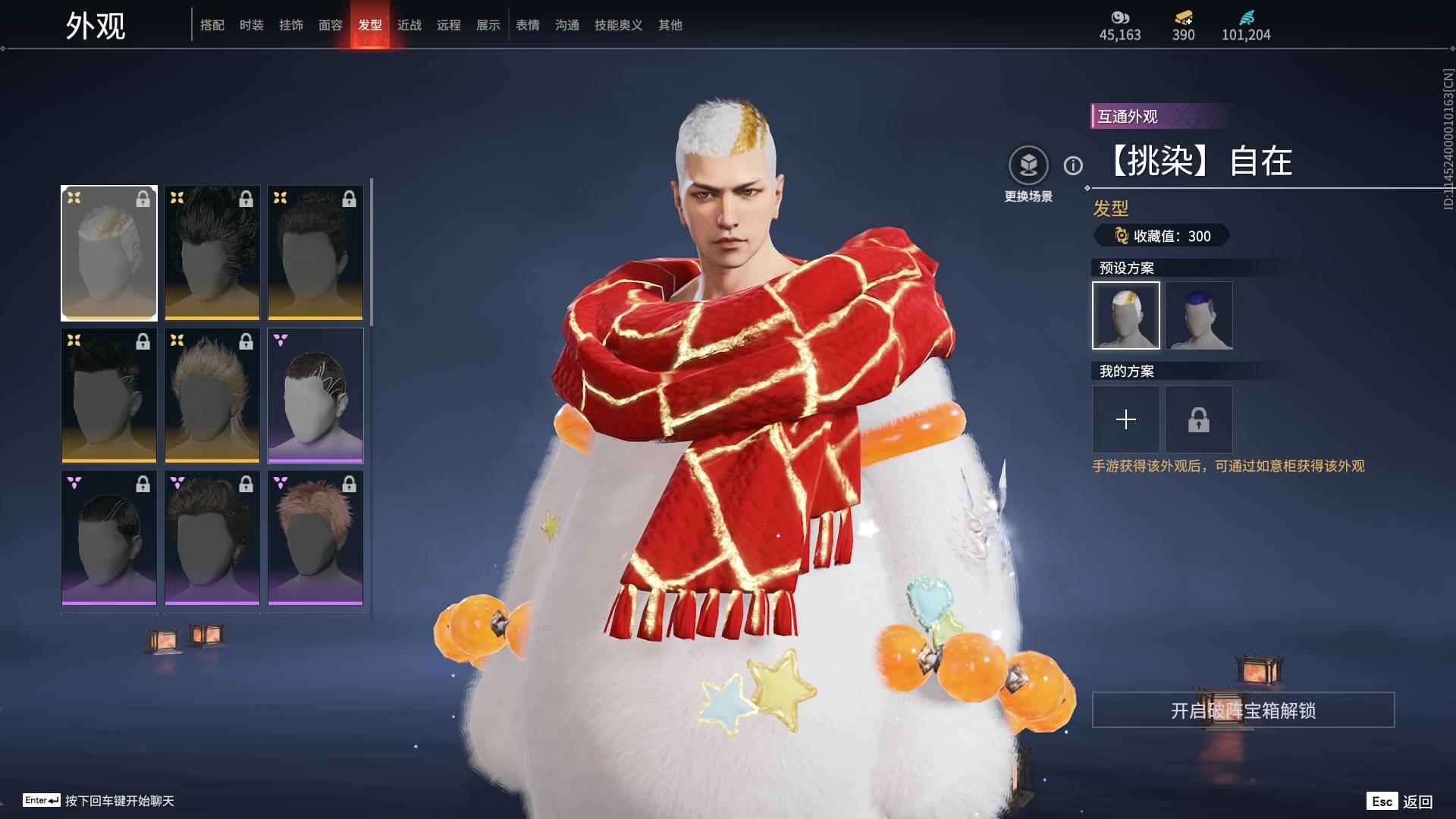
Task: Go to the 面容 tab
Action: (x=331, y=25)
